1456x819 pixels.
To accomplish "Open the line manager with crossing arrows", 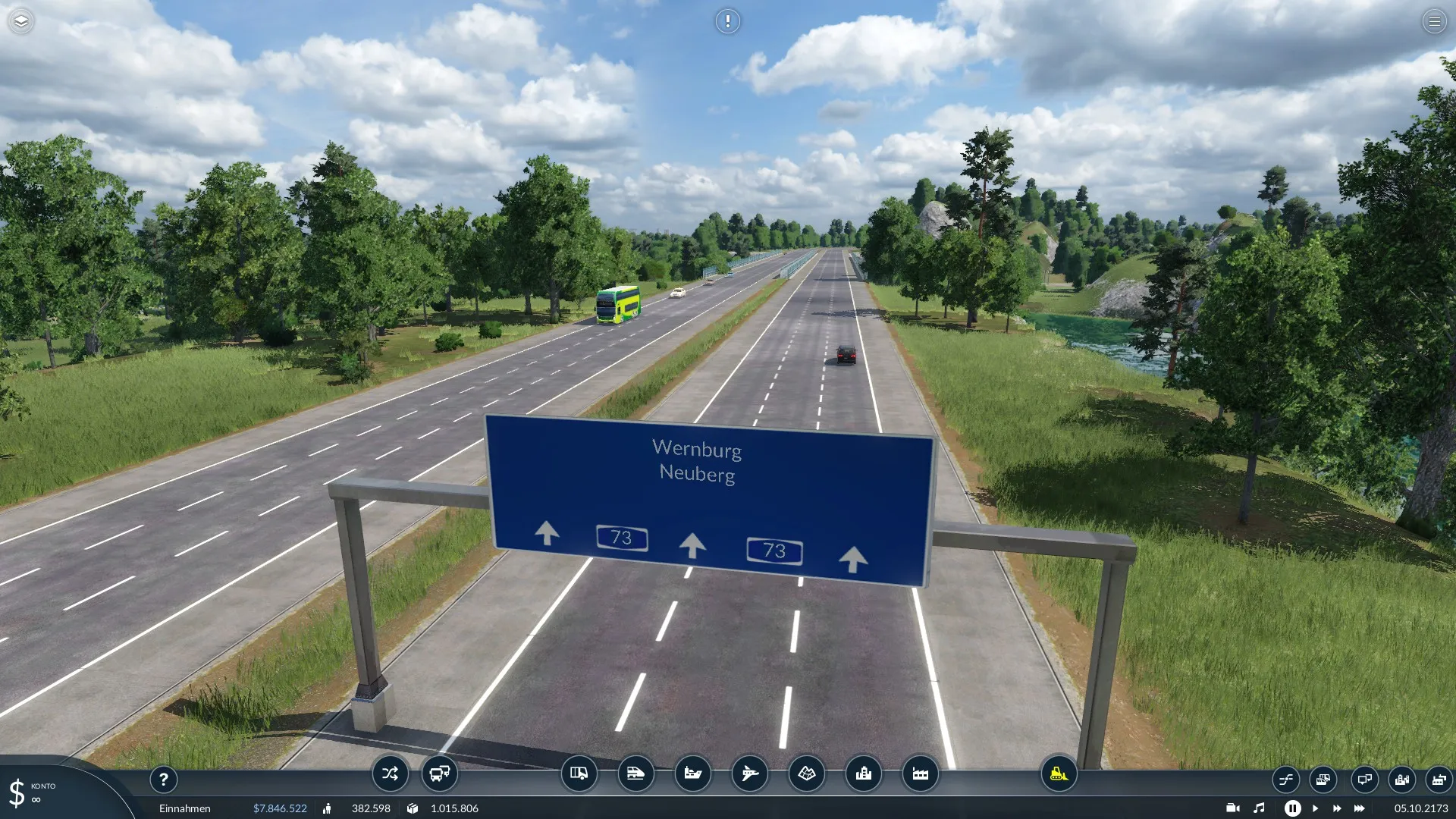I will tap(390, 773).
